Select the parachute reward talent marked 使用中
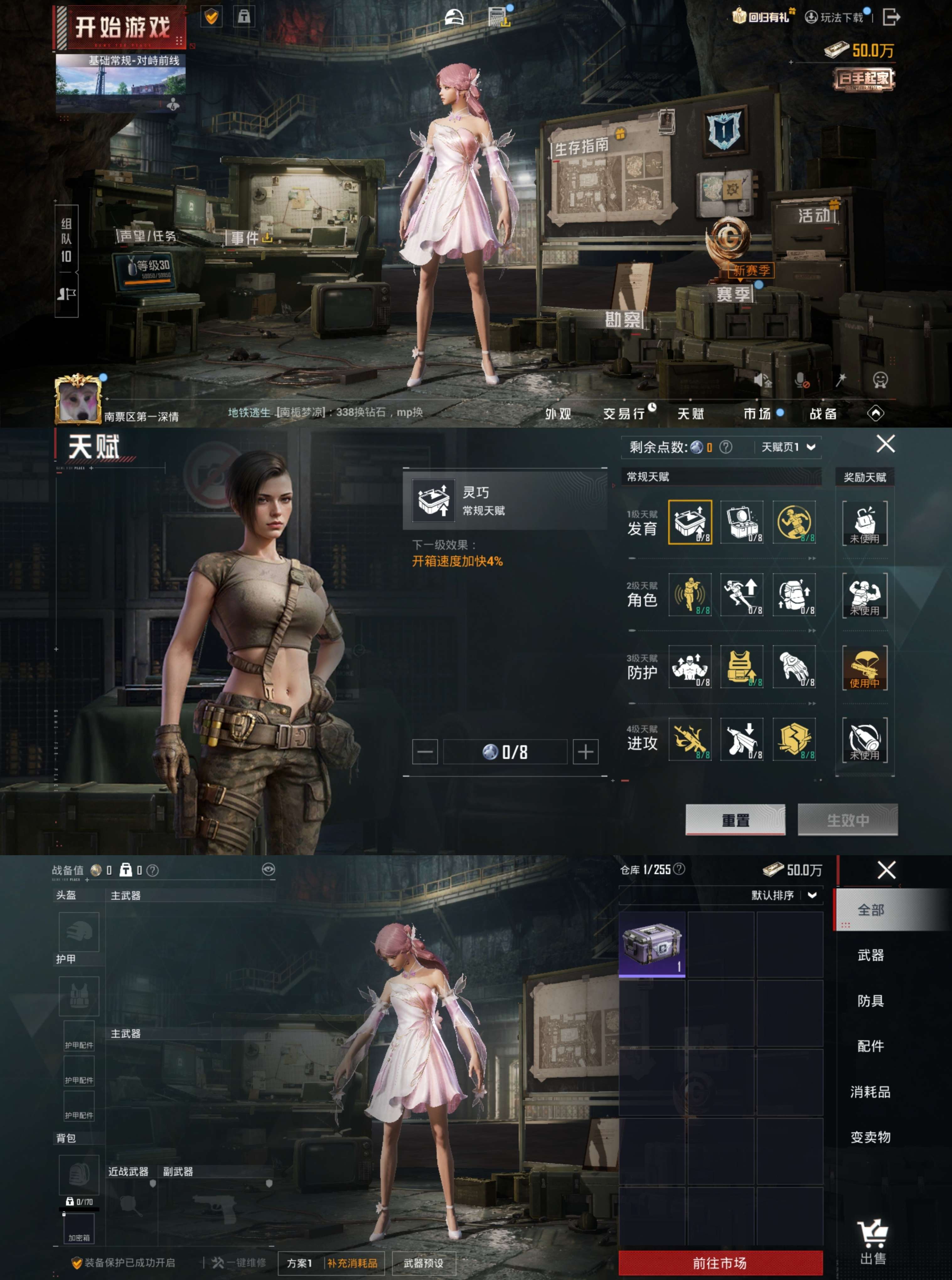The image size is (952, 1280). [864, 668]
